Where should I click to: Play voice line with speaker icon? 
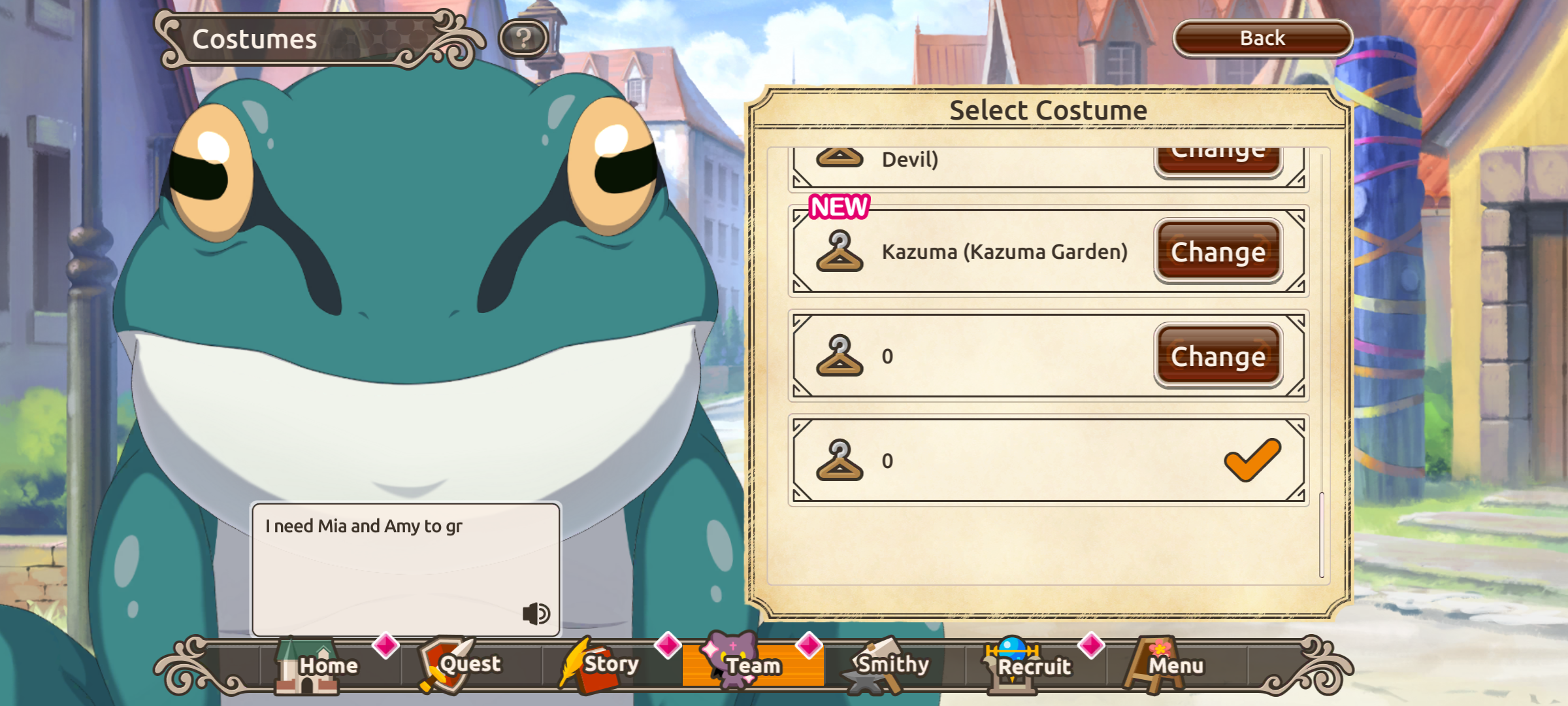click(536, 613)
